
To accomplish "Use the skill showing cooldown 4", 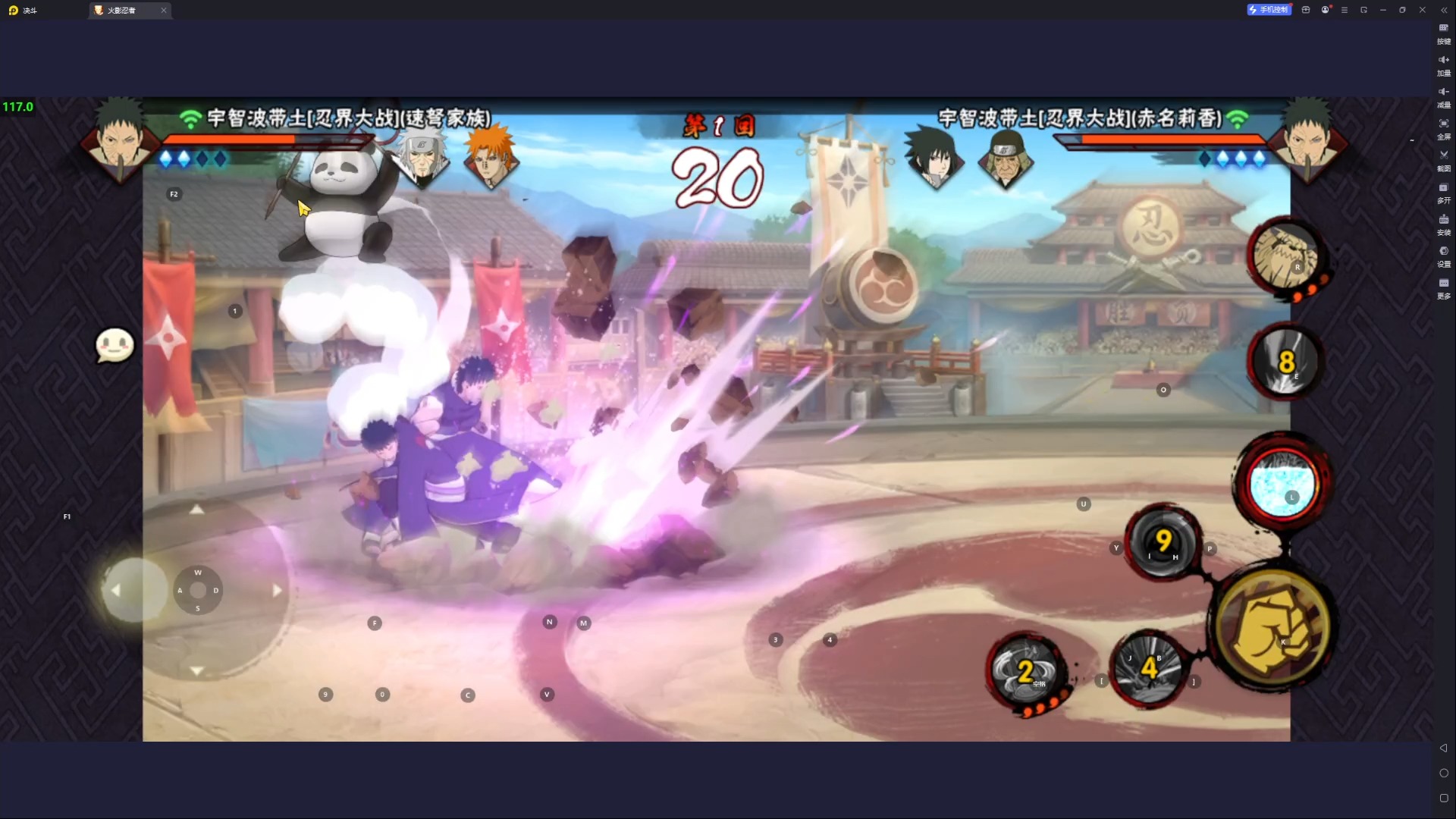I will (x=1149, y=668).
